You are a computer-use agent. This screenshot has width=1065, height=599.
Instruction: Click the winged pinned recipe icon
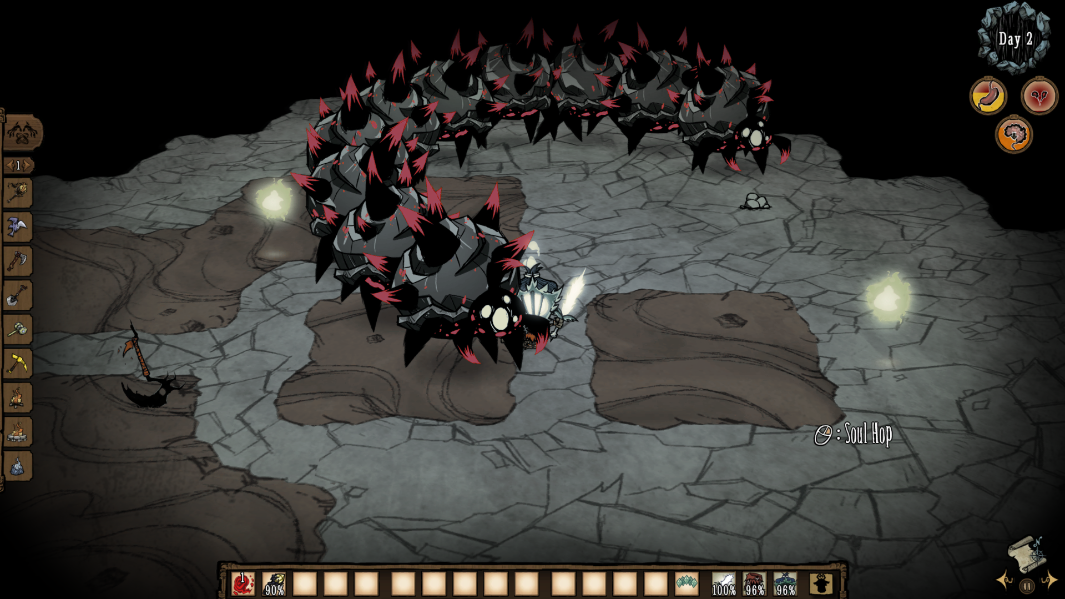pos(18,227)
